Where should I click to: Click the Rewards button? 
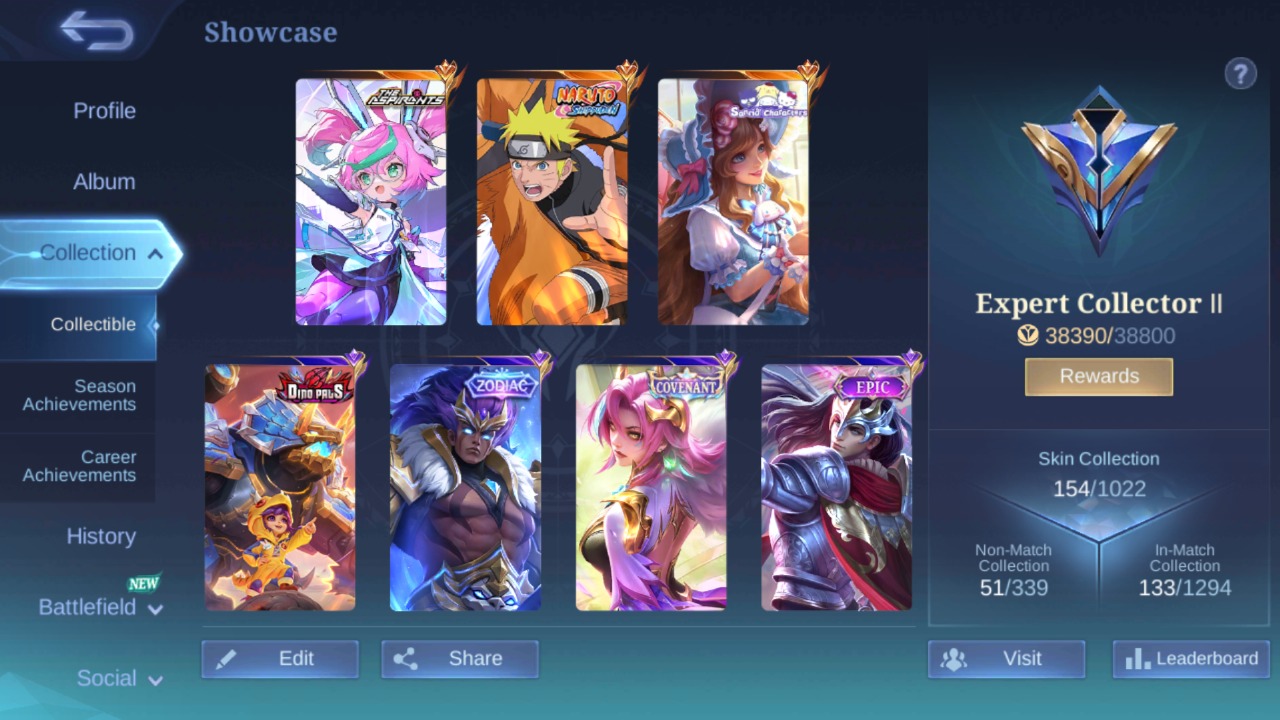pos(1098,376)
